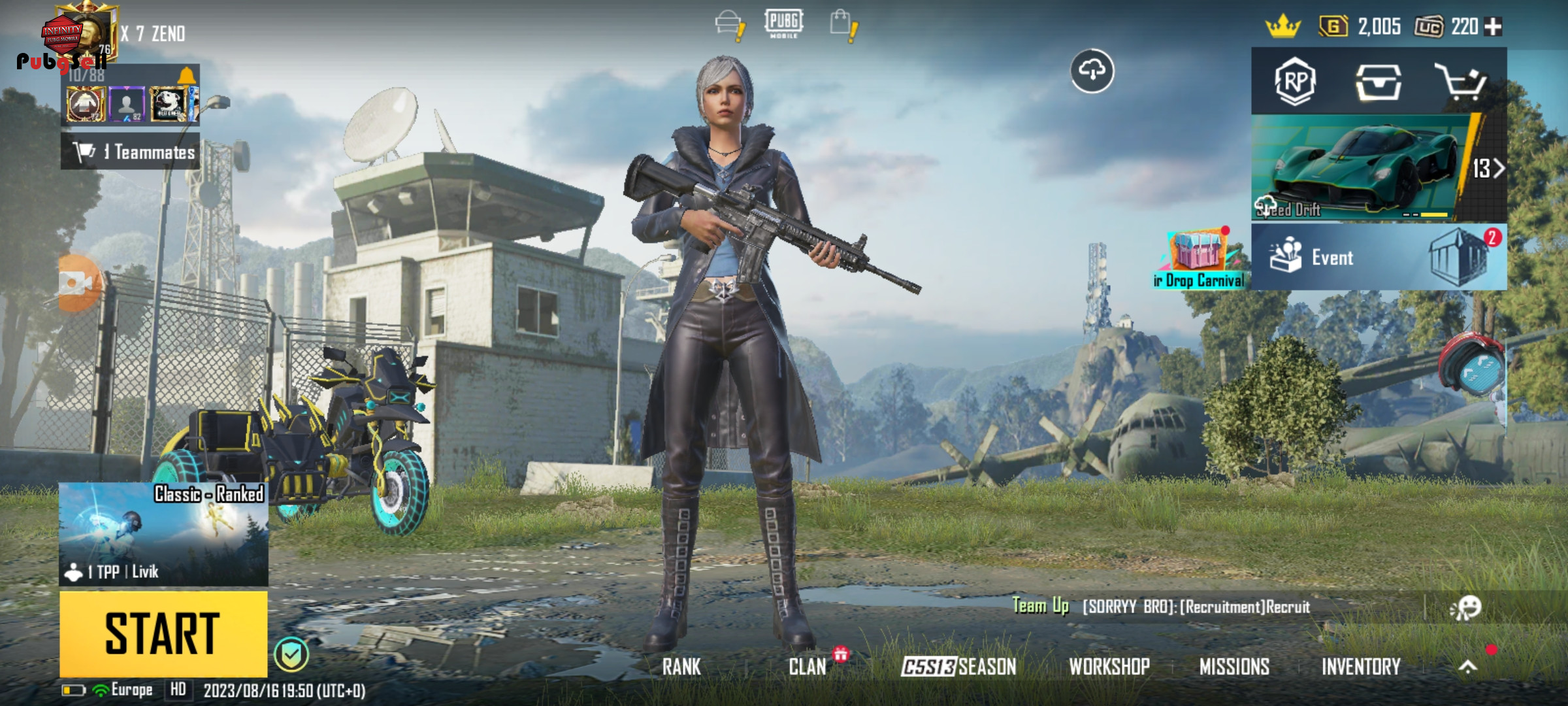Open the Team Up recruitment chat bar

pos(1196,607)
